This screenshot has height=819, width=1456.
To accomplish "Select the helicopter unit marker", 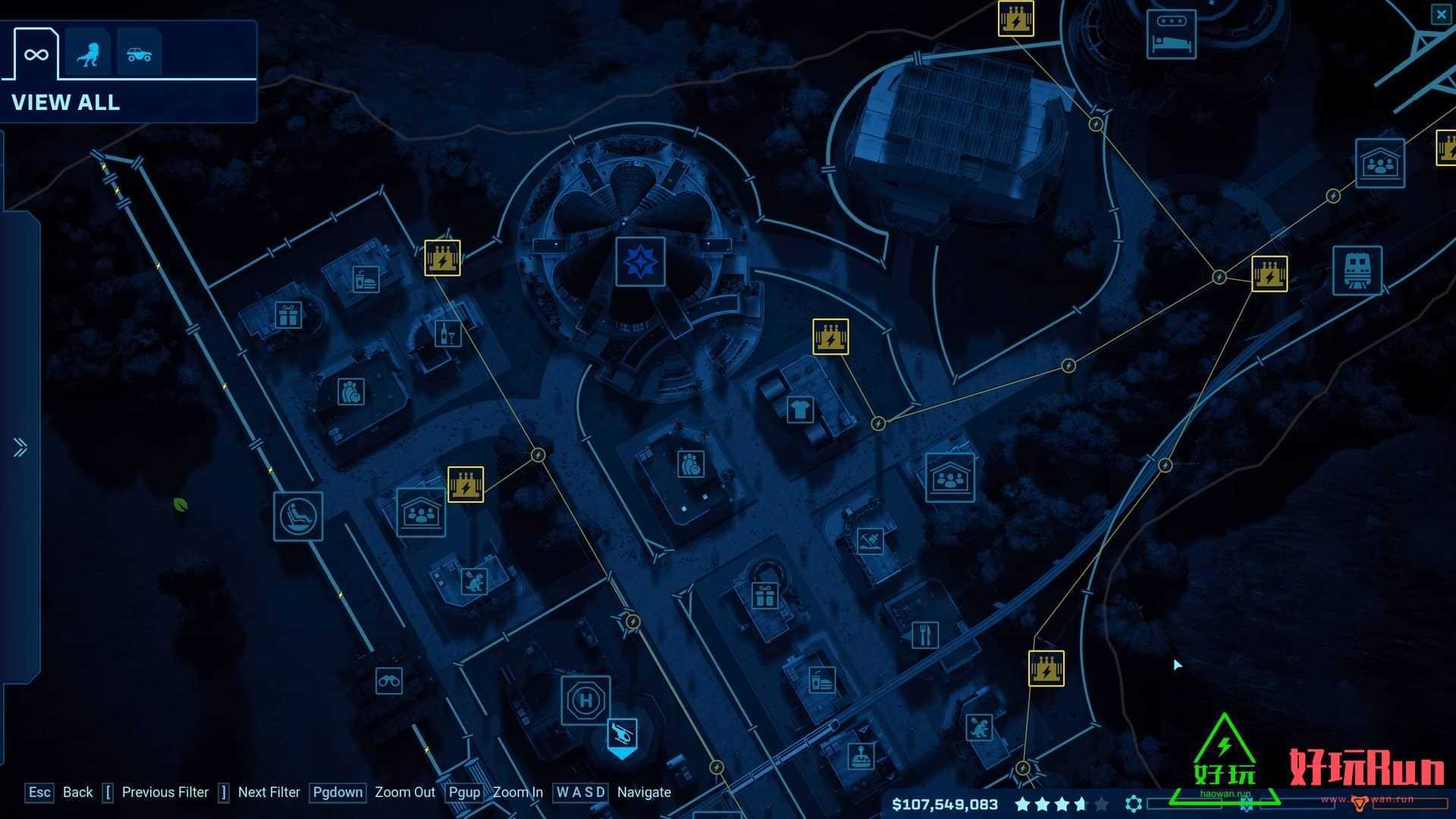I will pos(622,734).
